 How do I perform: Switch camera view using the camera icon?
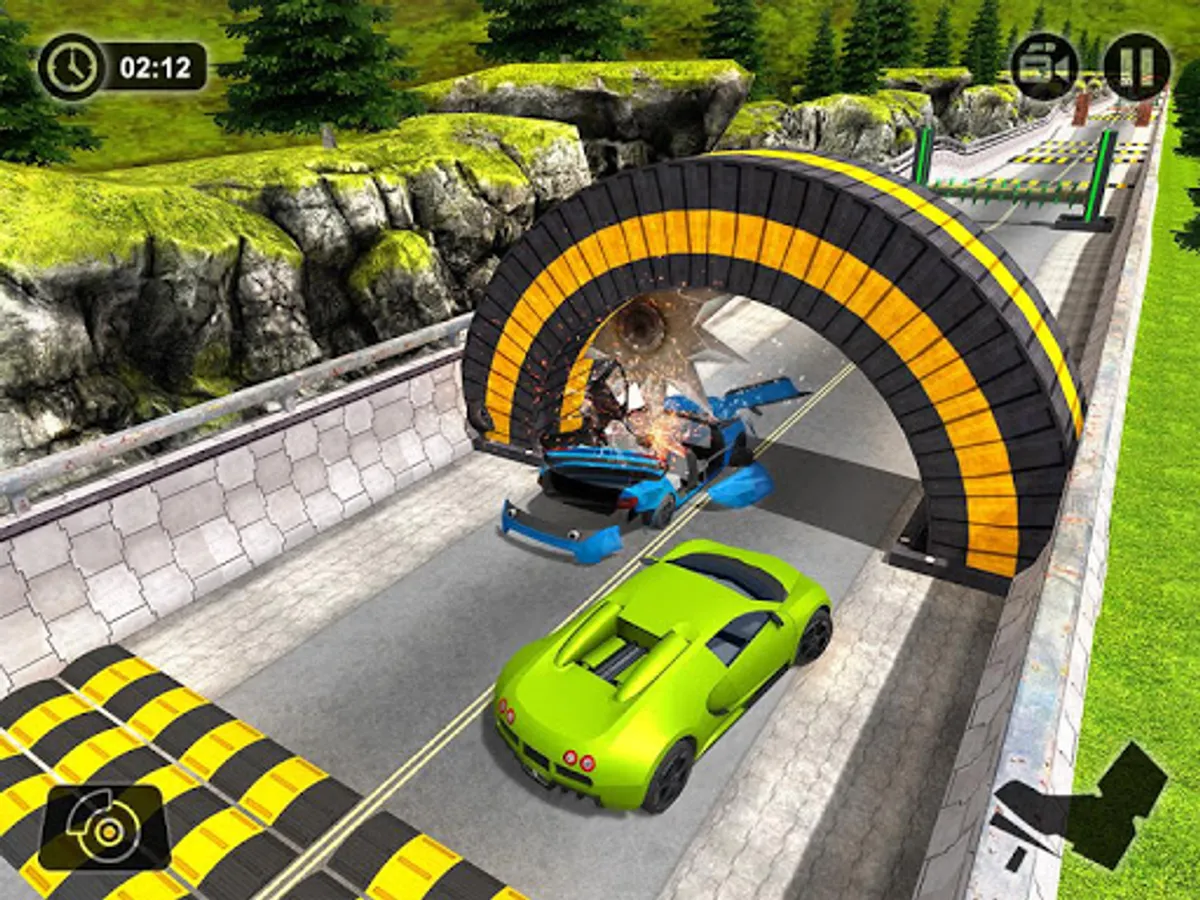(1044, 67)
